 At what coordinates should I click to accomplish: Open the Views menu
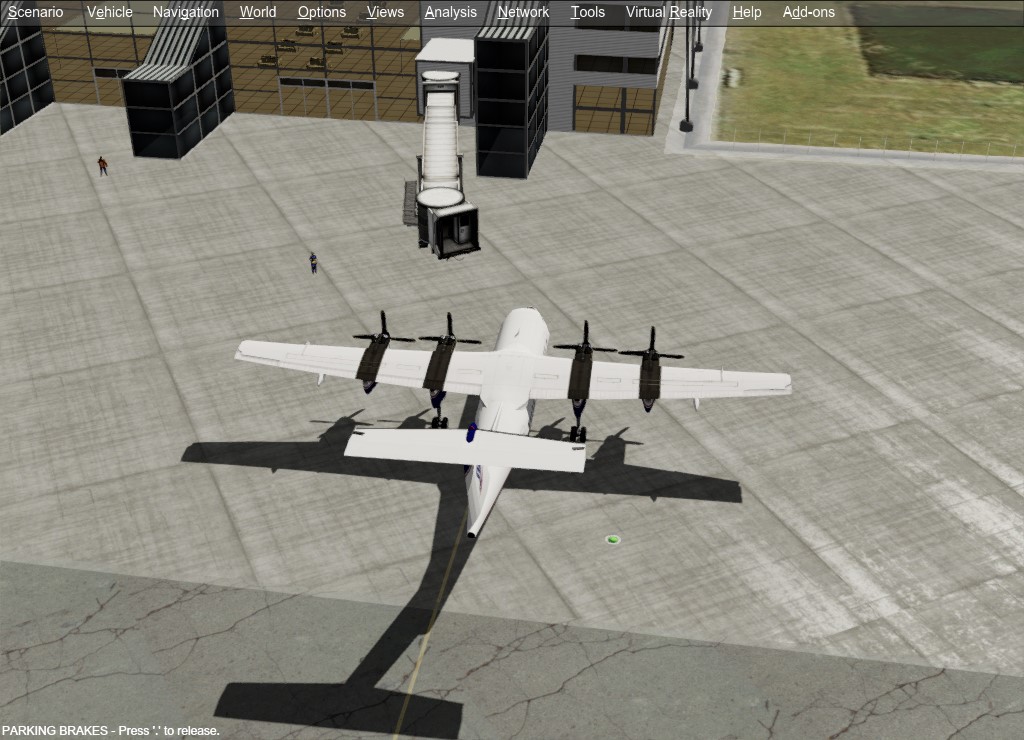(385, 12)
